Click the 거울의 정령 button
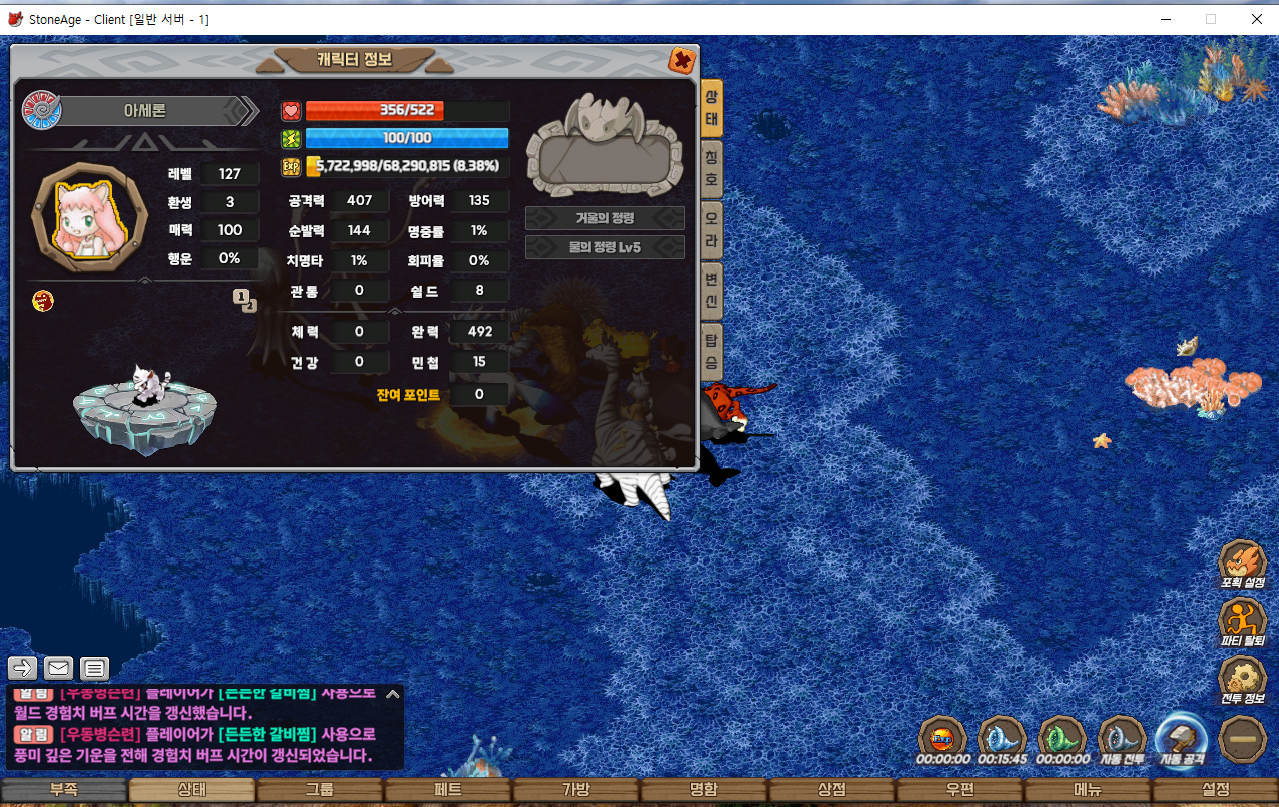This screenshot has width=1279, height=807. coord(604,218)
